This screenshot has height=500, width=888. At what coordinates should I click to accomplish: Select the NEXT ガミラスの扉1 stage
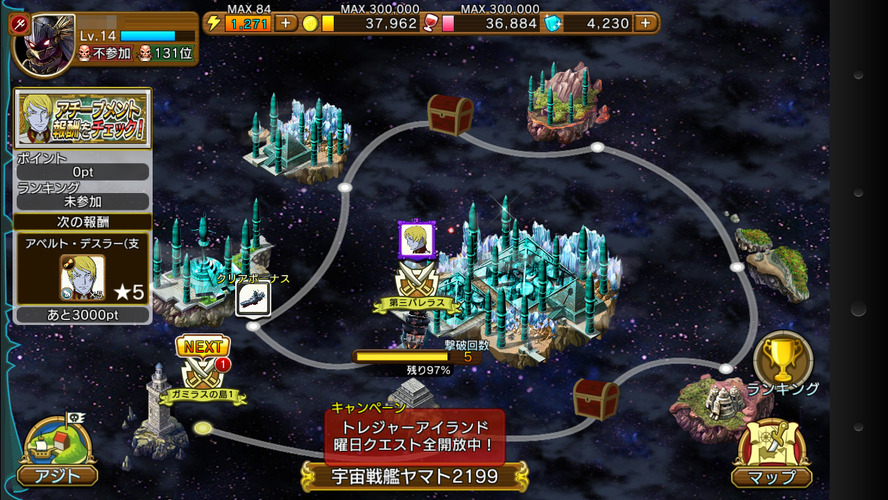pos(203,371)
